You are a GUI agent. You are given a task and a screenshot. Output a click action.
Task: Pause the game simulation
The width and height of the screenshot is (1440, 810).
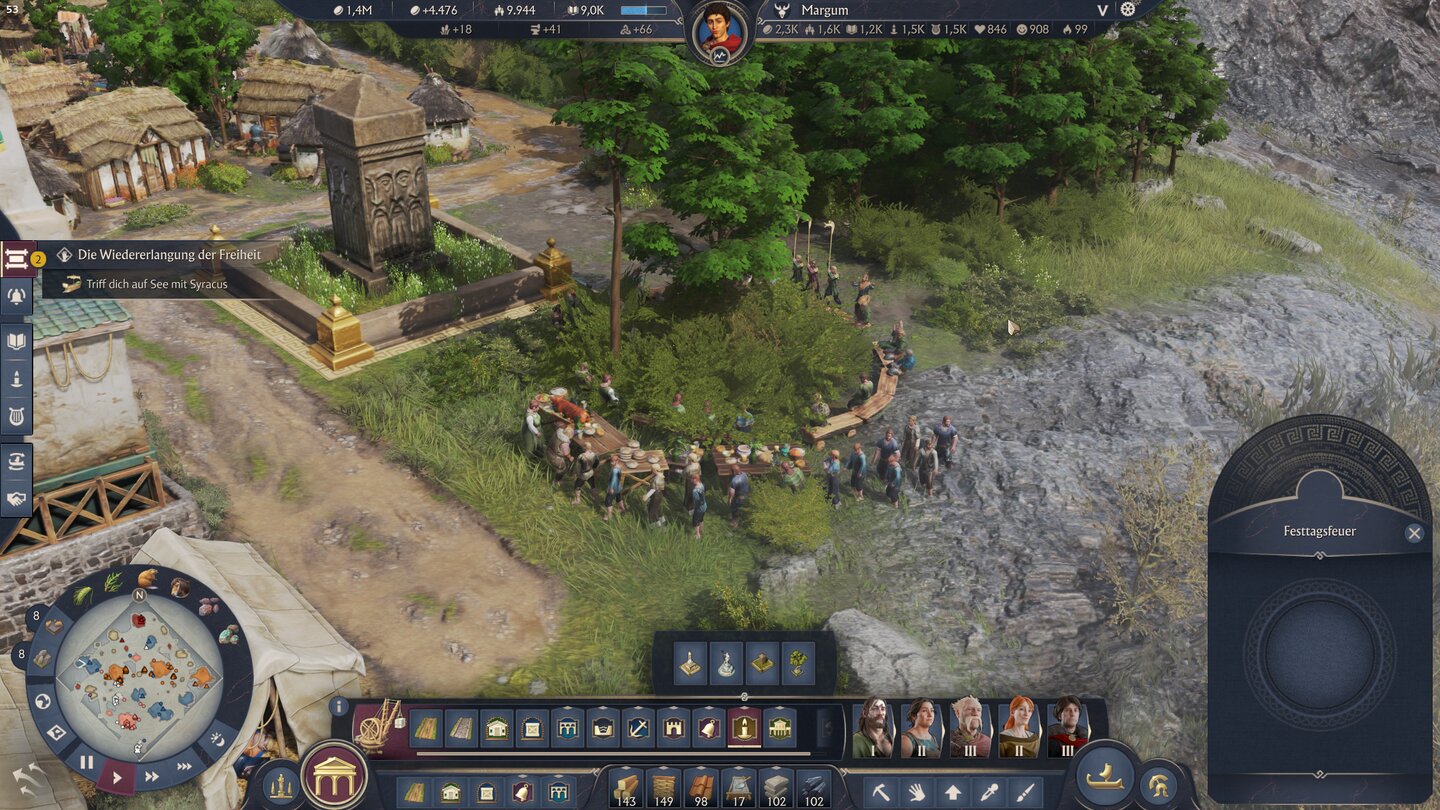click(x=86, y=762)
